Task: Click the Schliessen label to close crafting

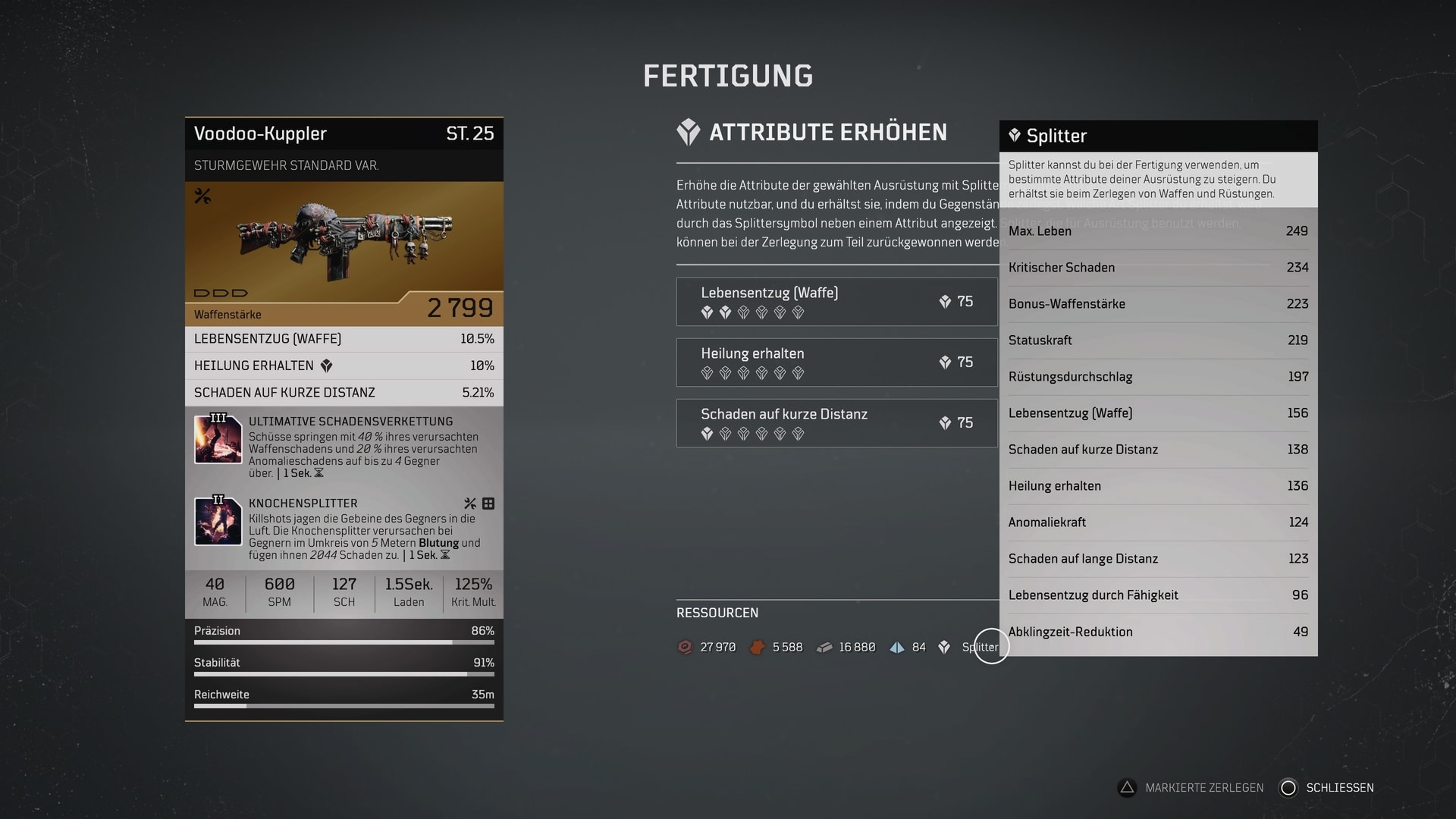Action: pyautogui.click(x=1339, y=788)
